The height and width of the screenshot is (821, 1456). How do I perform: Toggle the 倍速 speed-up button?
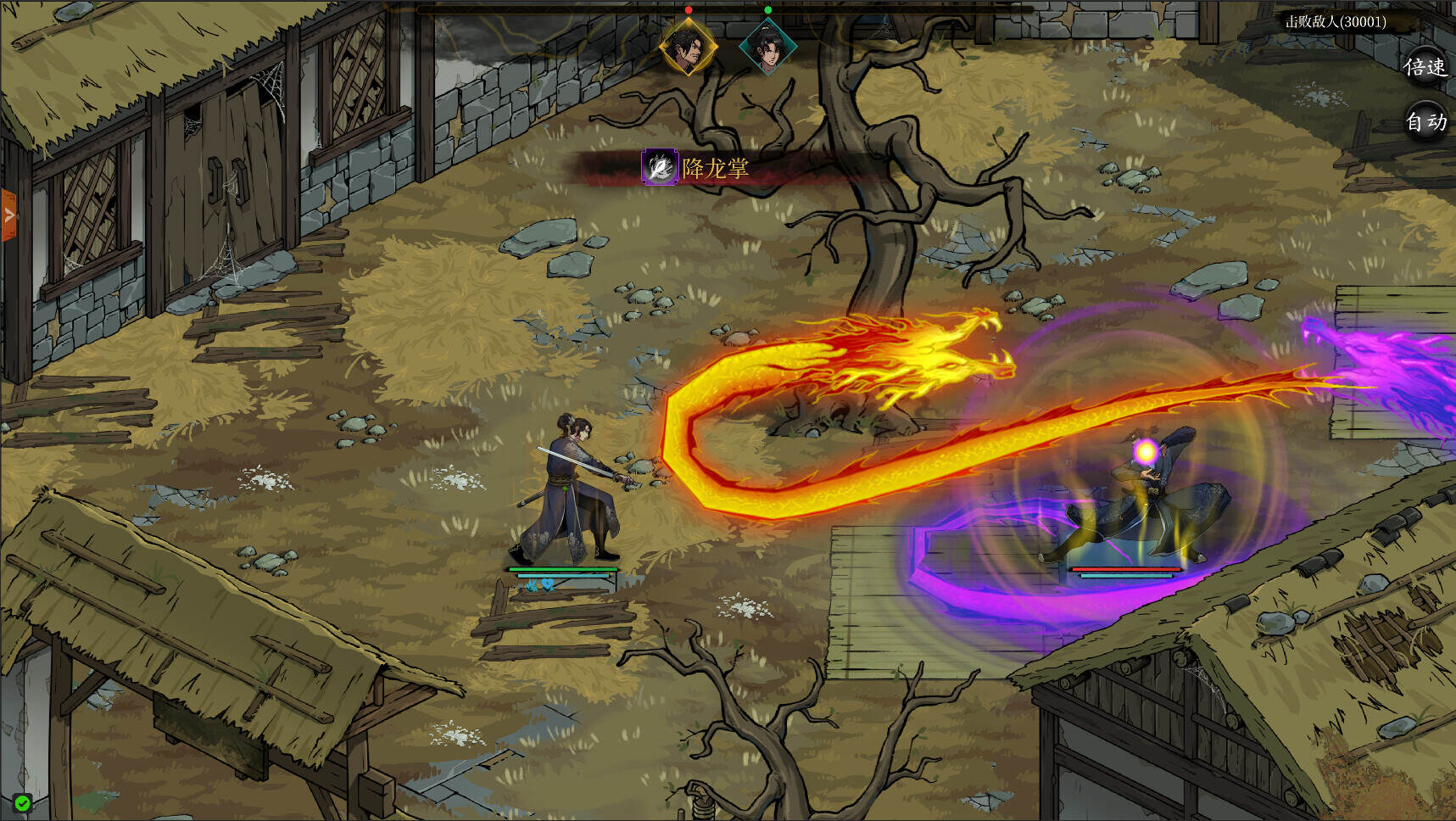click(x=1425, y=67)
